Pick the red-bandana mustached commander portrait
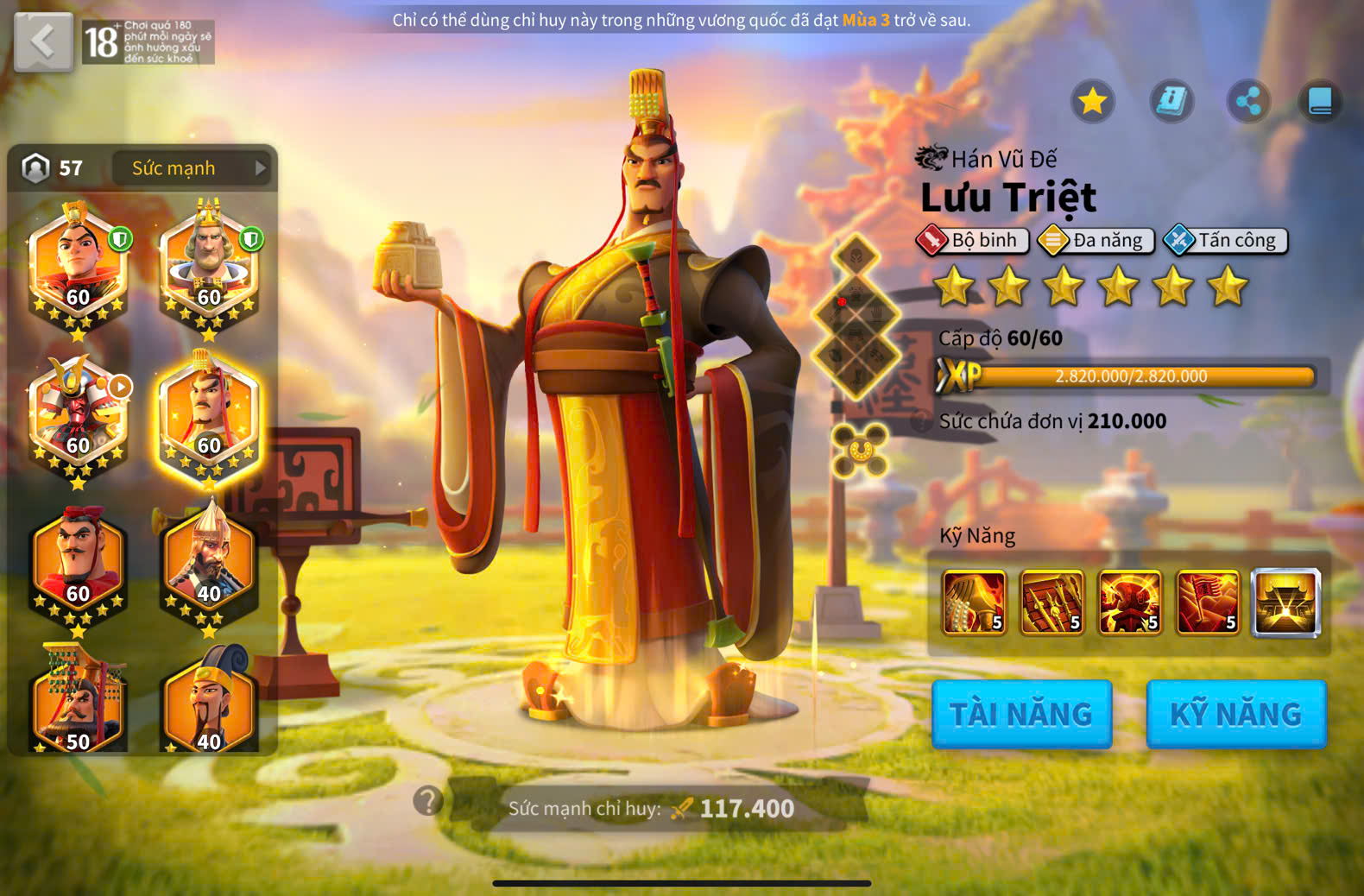This screenshot has width=1364, height=896. click(79, 561)
